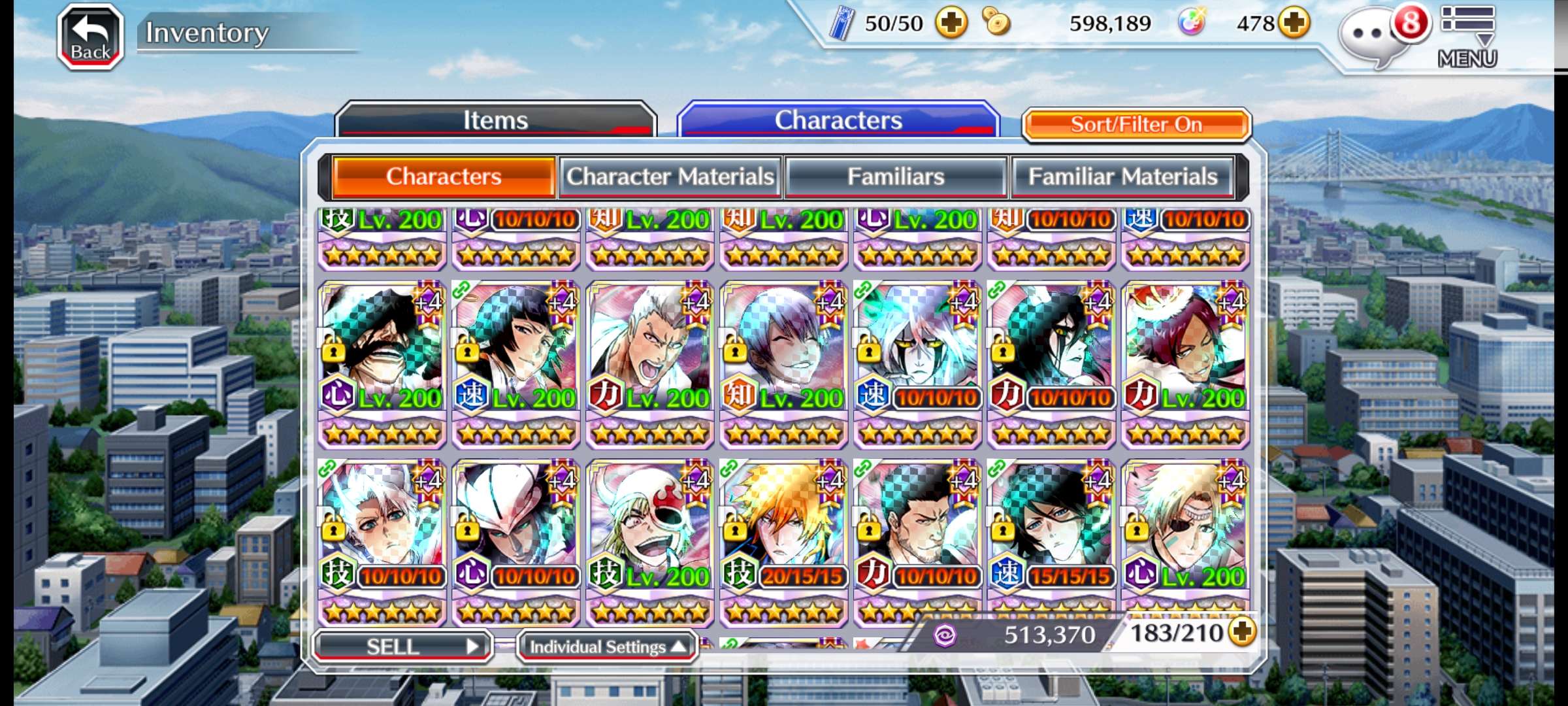
Task: Buy more spirit orbs via plus button
Action: (1294, 24)
